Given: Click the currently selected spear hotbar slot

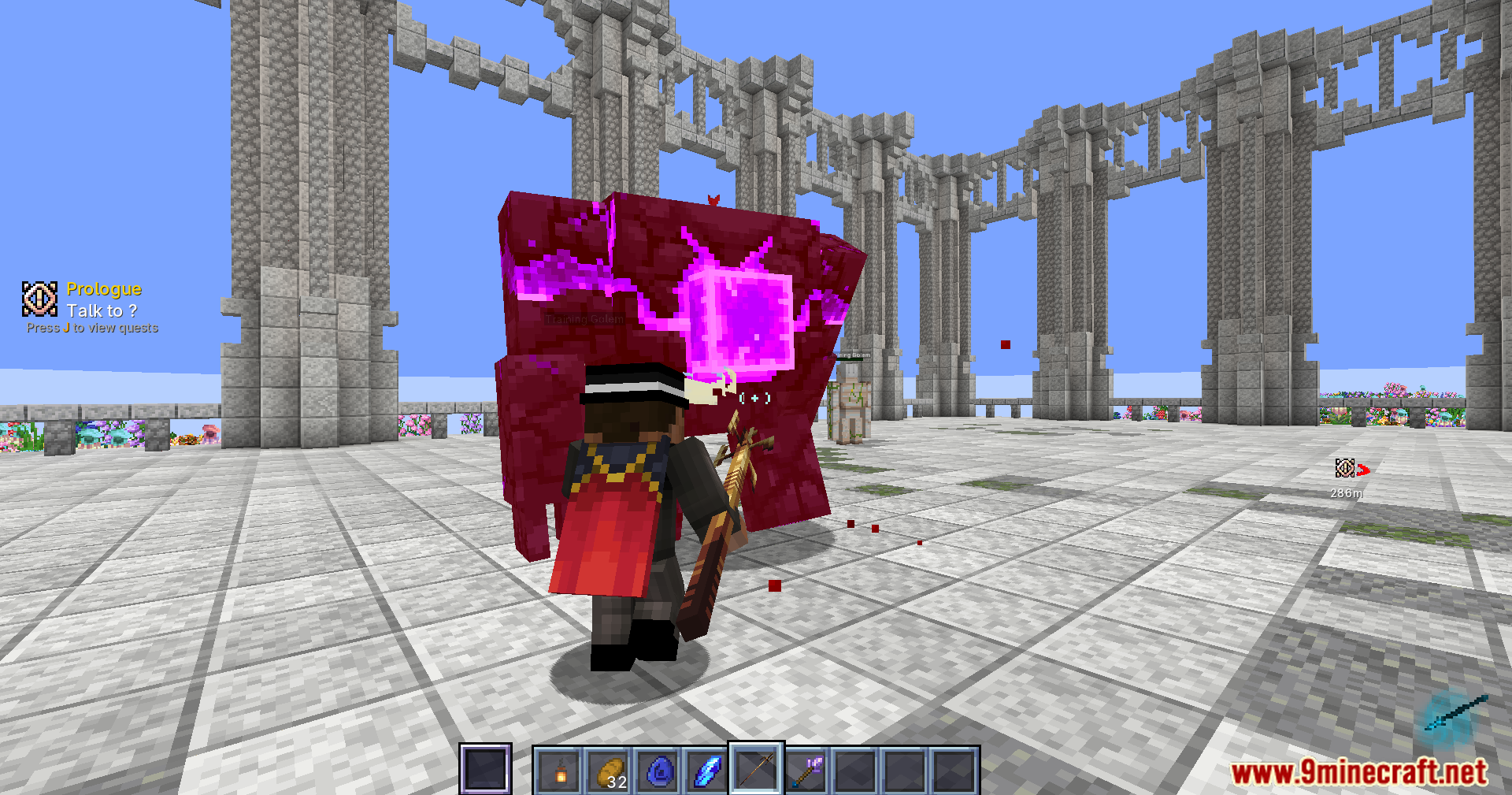Looking at the screenshot, I should click(754, 768).
